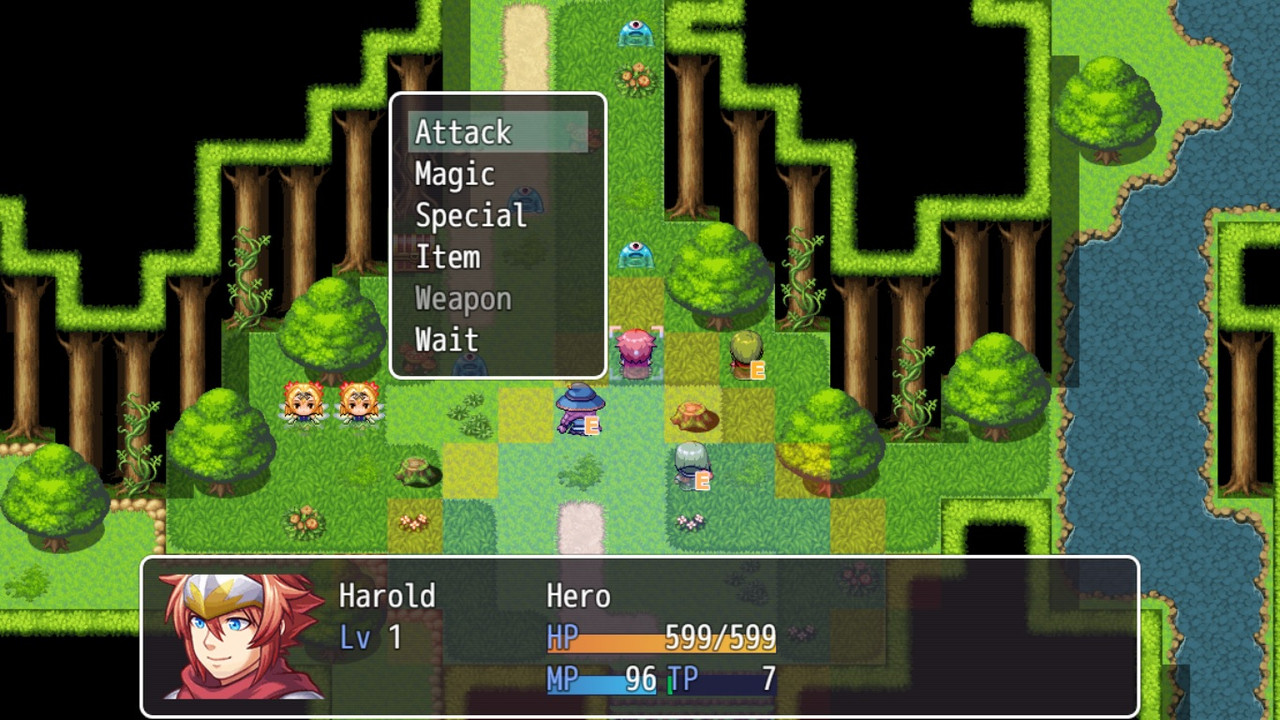Select the leftmost orange-haired ally sprite
Image resolution: width=1280 pixels, height=720 pixels.
click(x=300, y=405)
